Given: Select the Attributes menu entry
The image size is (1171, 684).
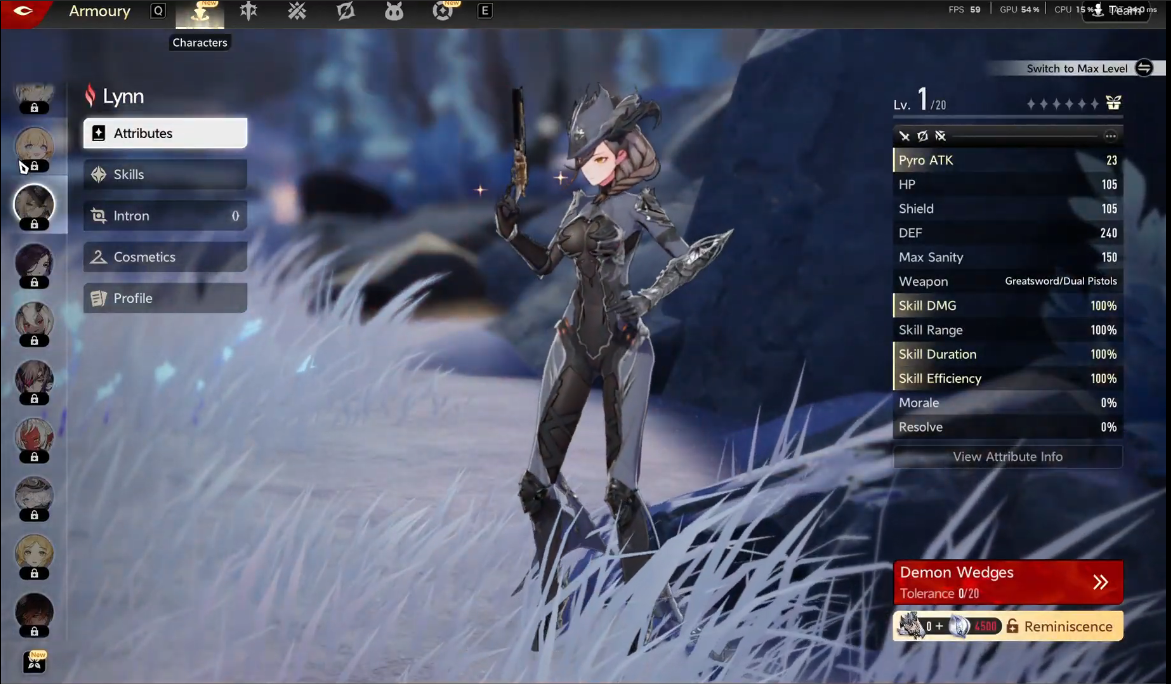Looking at the screenshot, I should [x=165, y=133].
